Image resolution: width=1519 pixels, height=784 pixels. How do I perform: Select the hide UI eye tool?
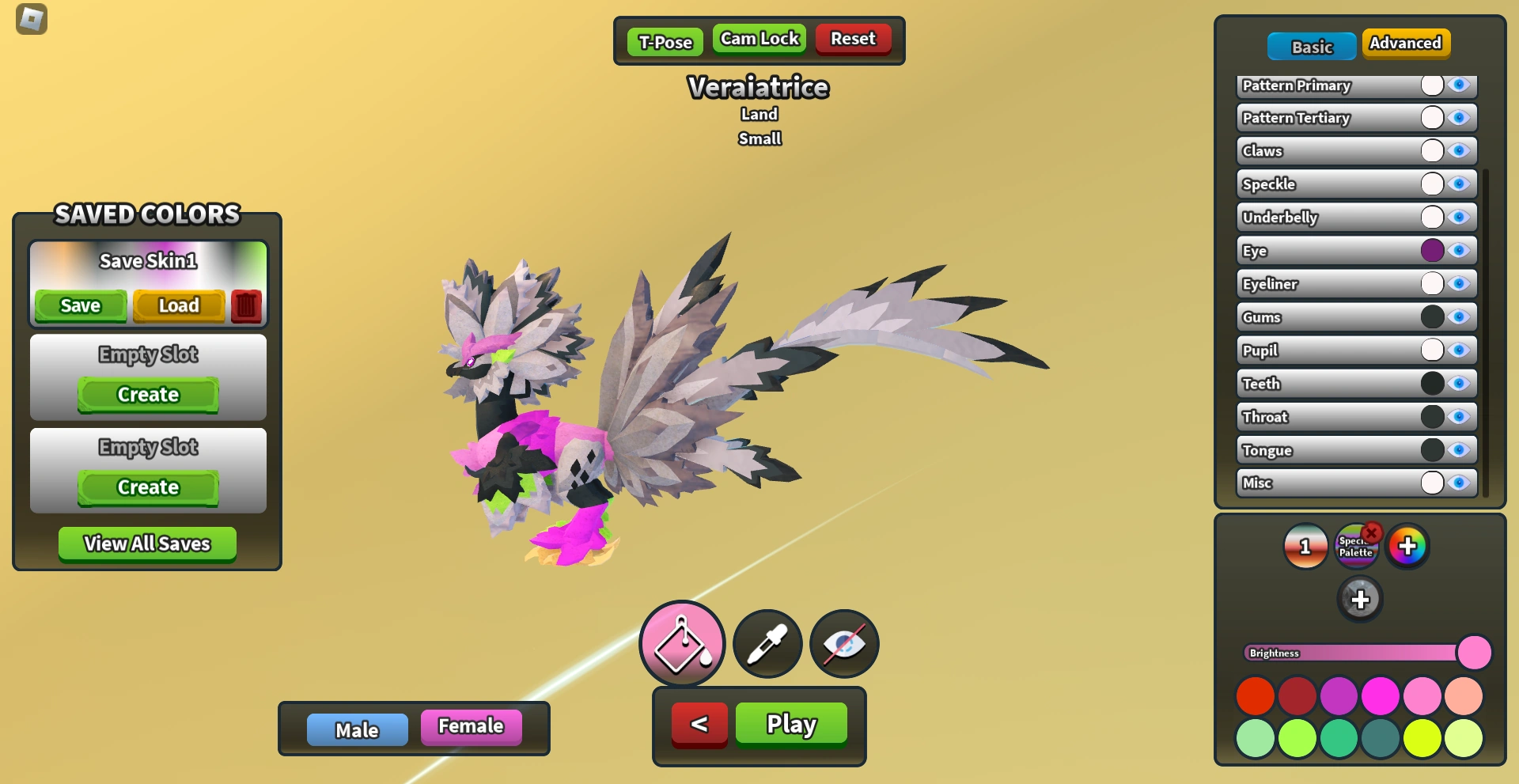click(x=843, y=643)
